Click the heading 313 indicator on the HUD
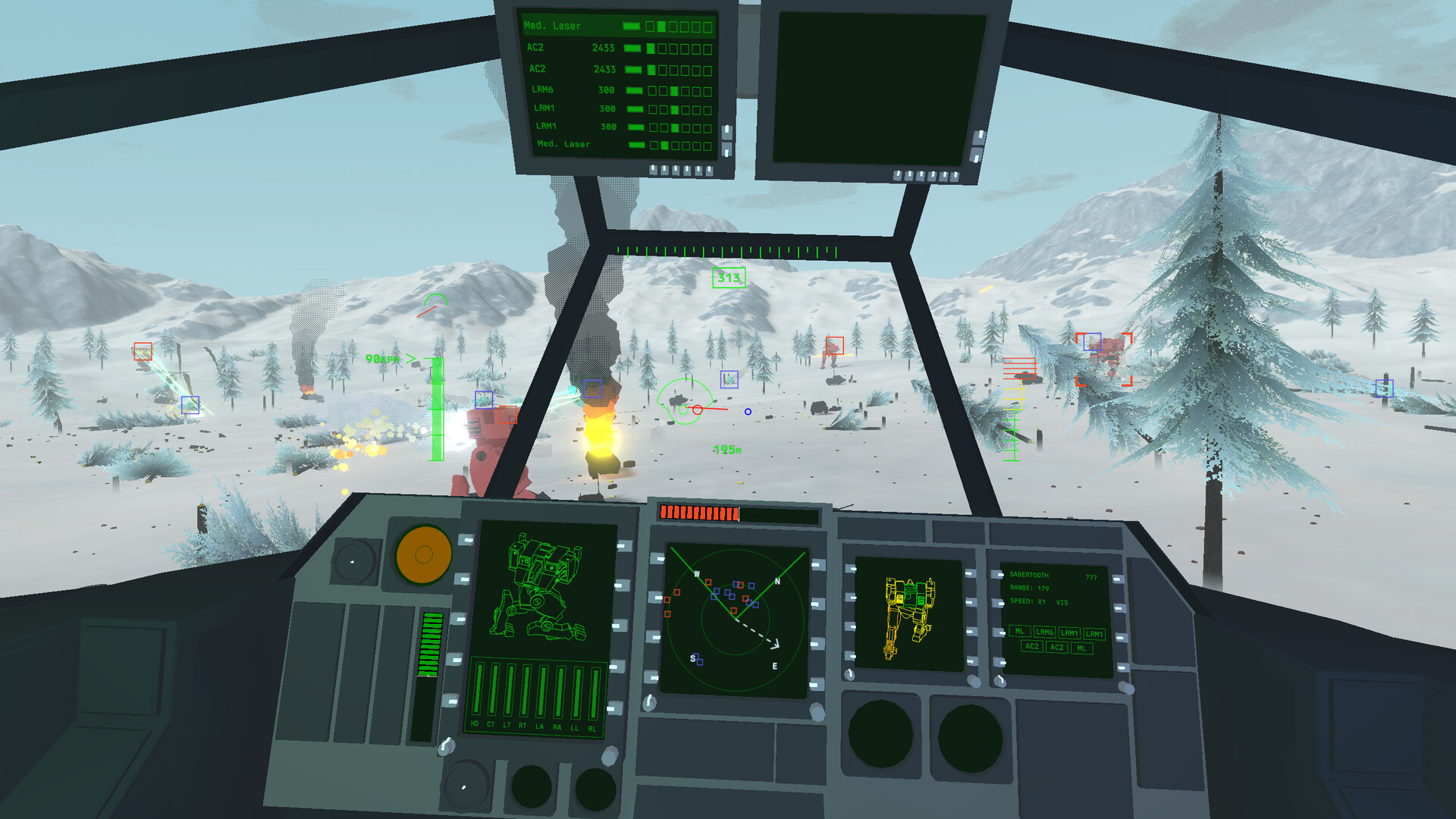The width and height of the screenshot is (1456, 819). (x=727, y=279)
